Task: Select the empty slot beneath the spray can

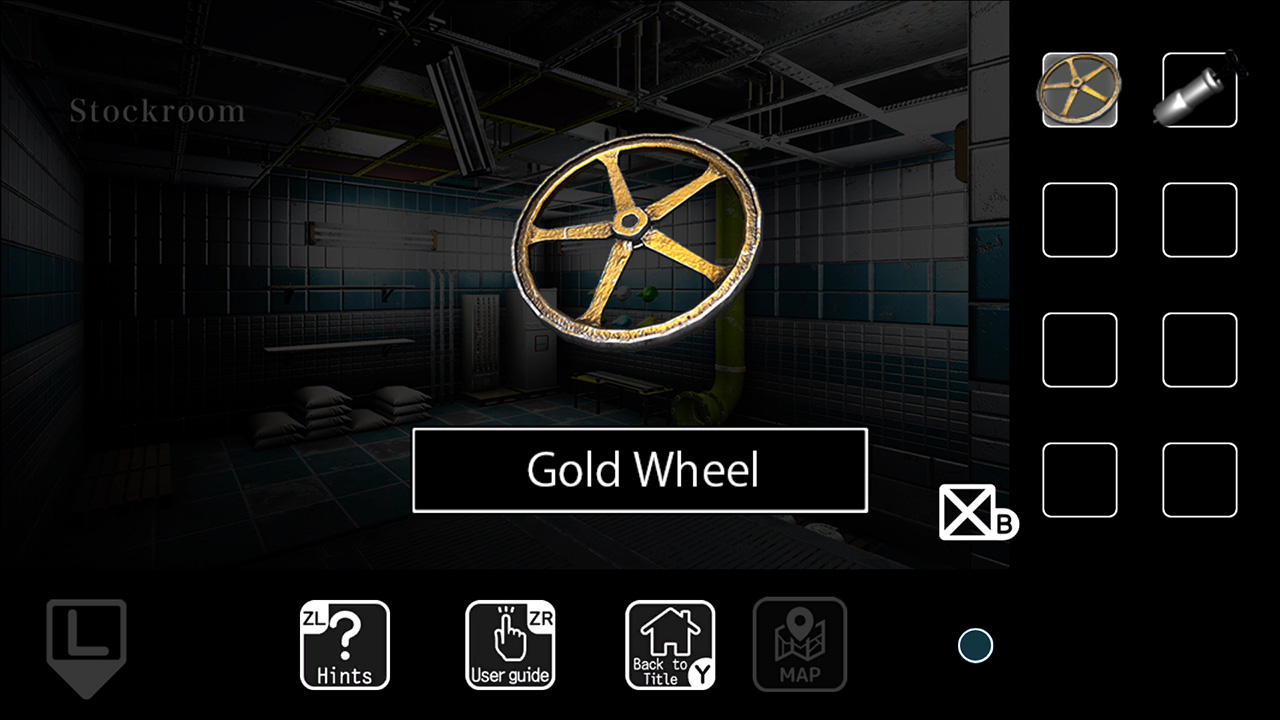Action: [x=1198, y=220]
